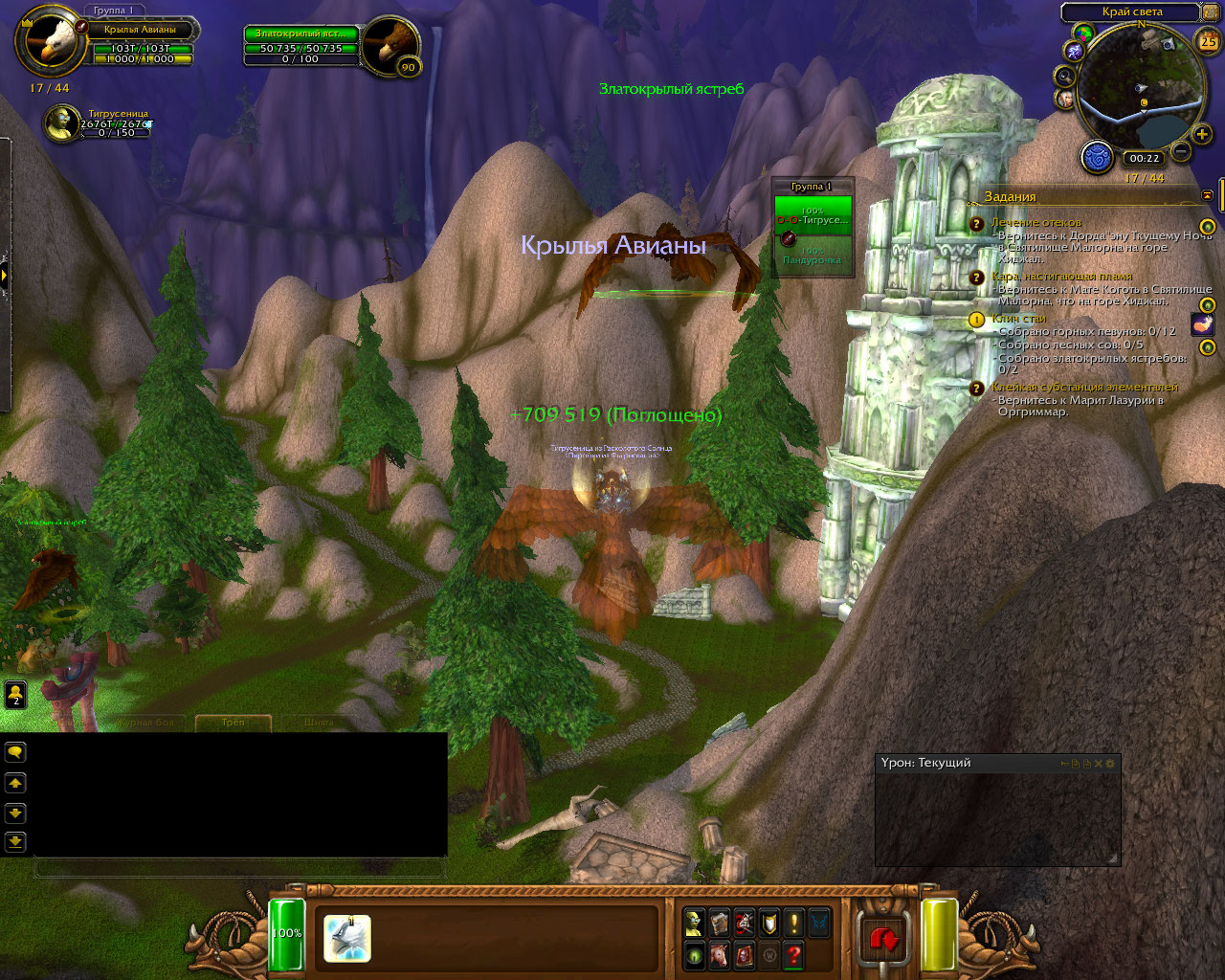1225x980 pixels.
Task: Open the quest log exclamation mark button
Action: (x=793, y=923)
